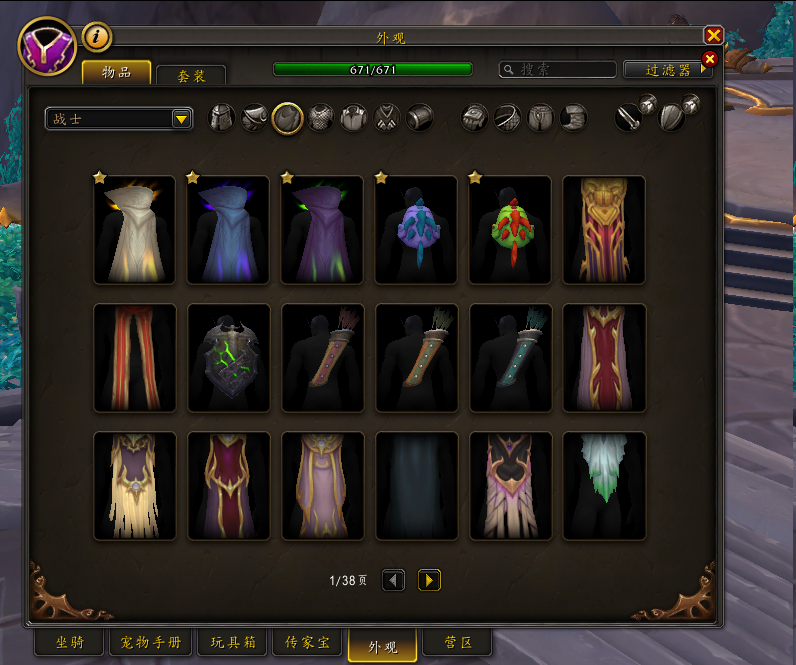Select the 物品 items tab
The width and height of the screenshot is (796, 665).
tap(117, 72)
